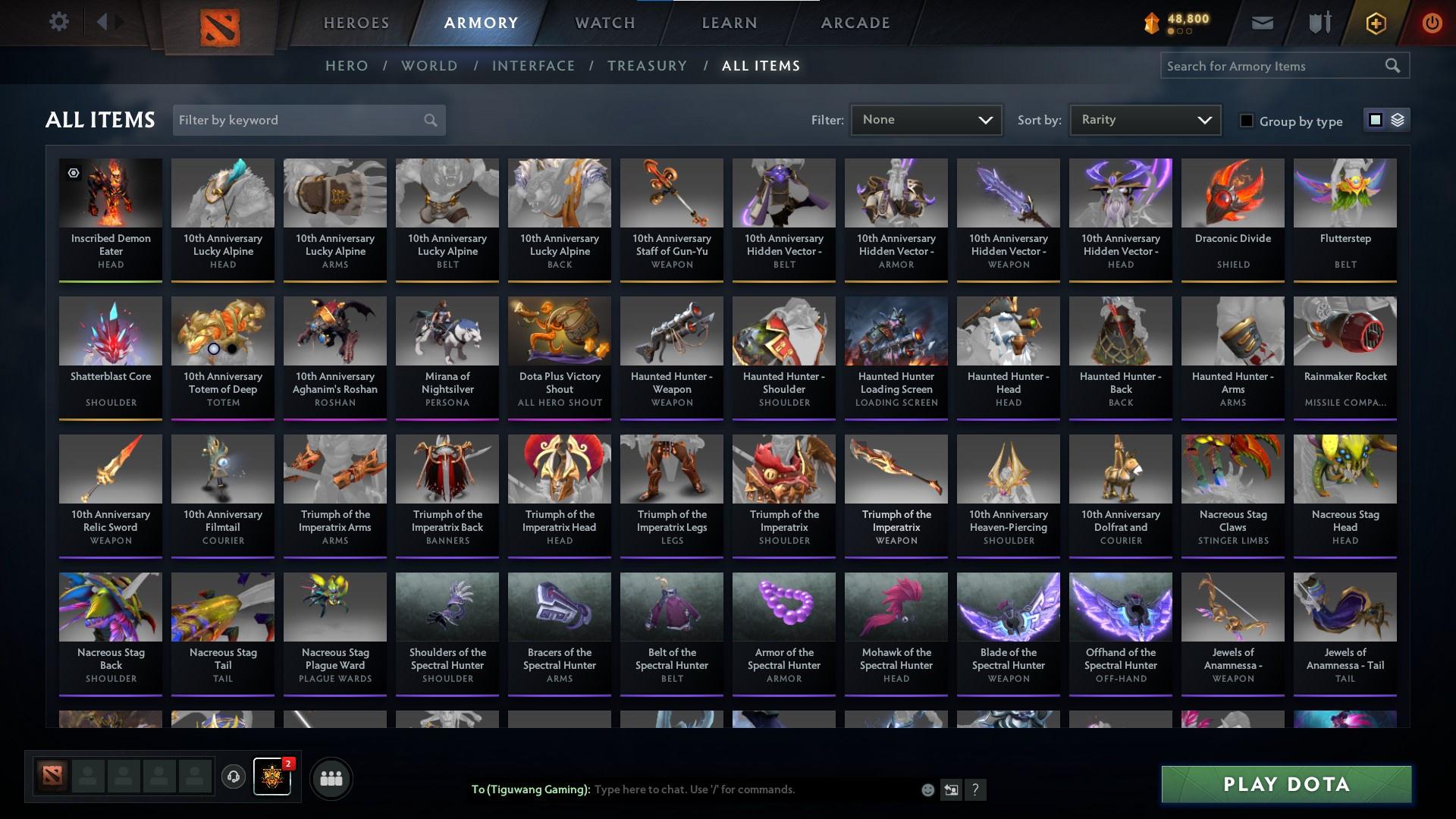The height and width of the screenshot is (819, 1456).
Task: Open the friends list icon
Action: (331, 777)
